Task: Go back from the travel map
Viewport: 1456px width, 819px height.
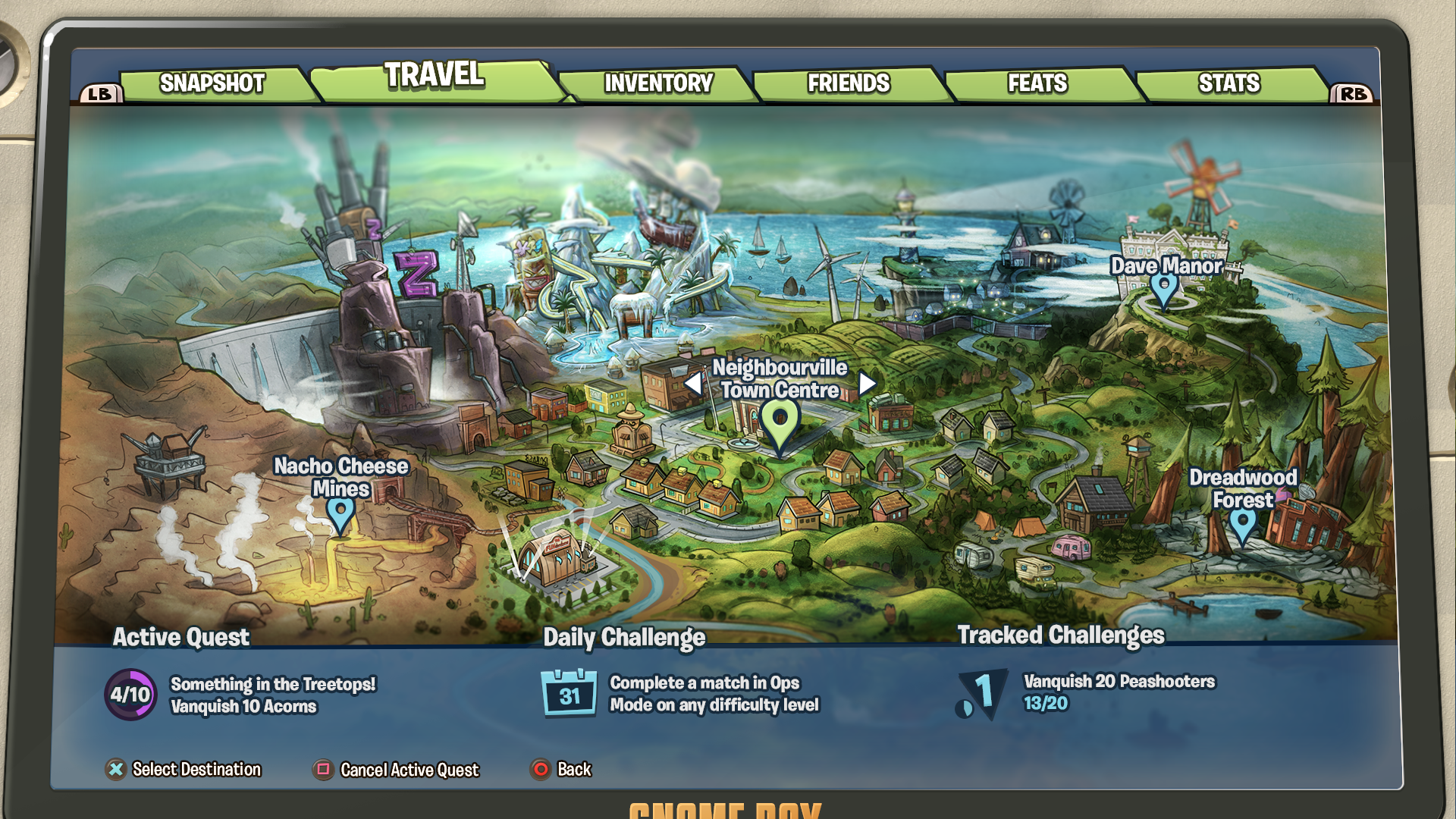Action: 561,770
